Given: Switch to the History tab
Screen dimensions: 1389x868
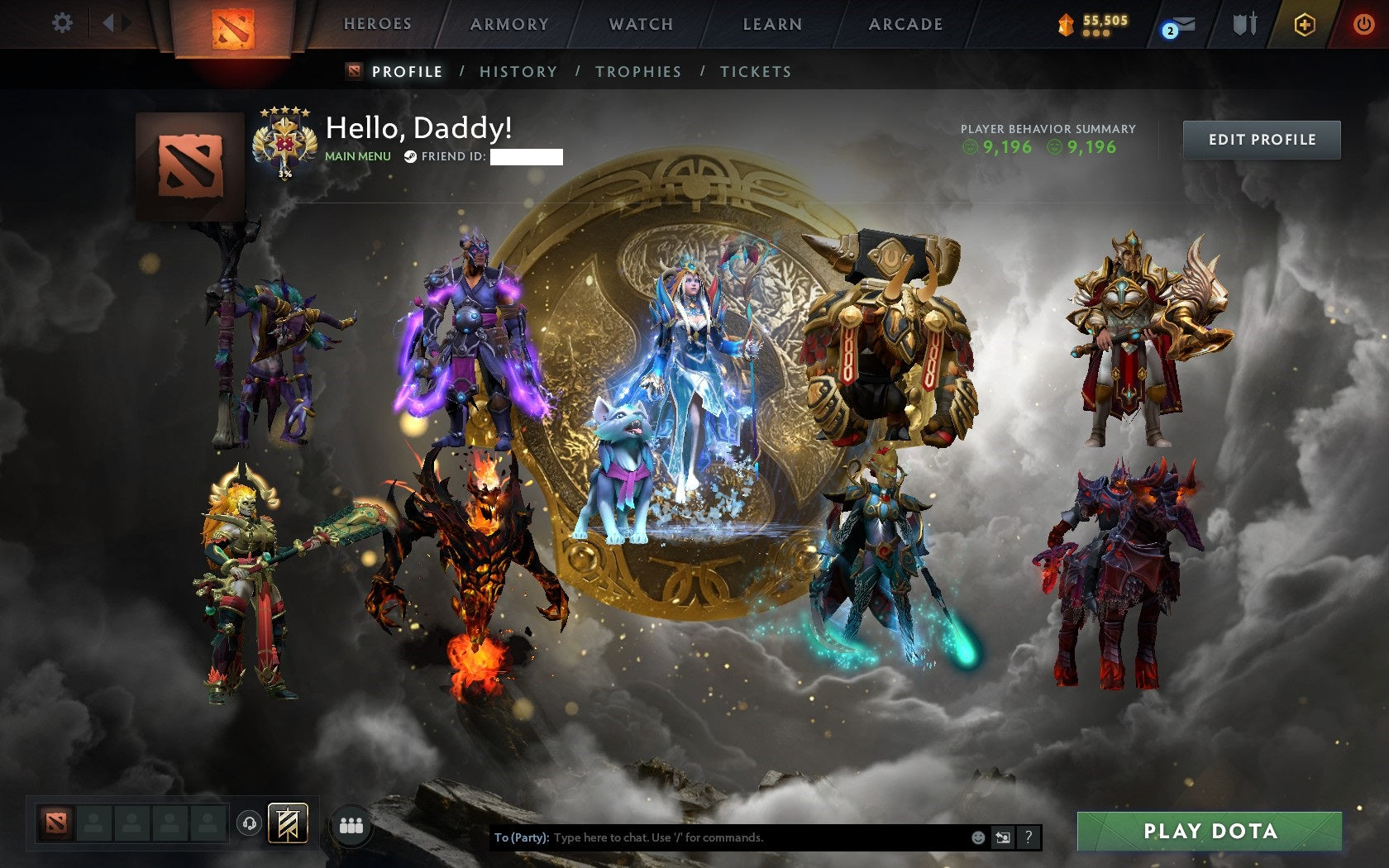Looking at the screenshot, I should [518, 72].
